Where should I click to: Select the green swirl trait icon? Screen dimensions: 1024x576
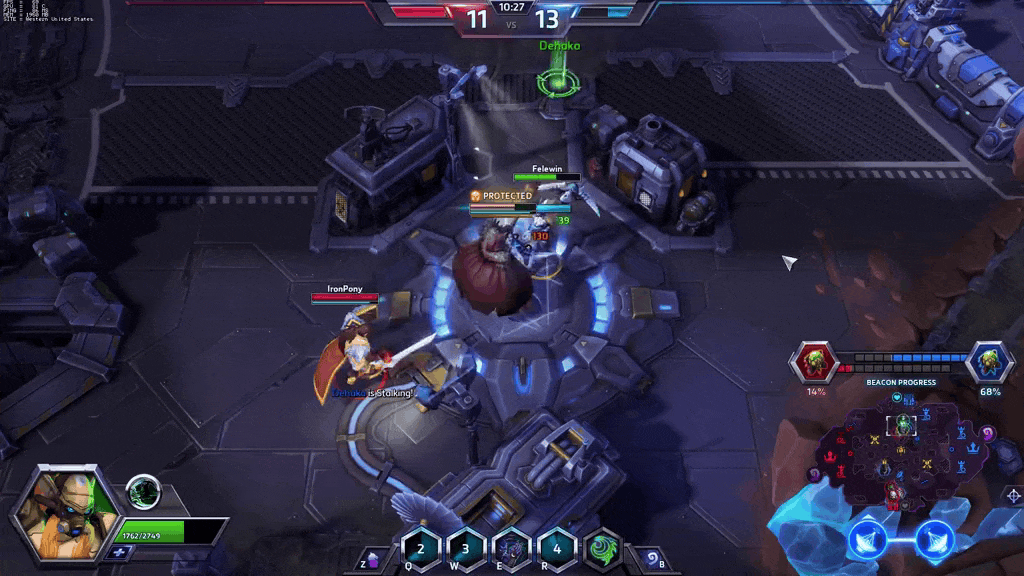point(602,548)
